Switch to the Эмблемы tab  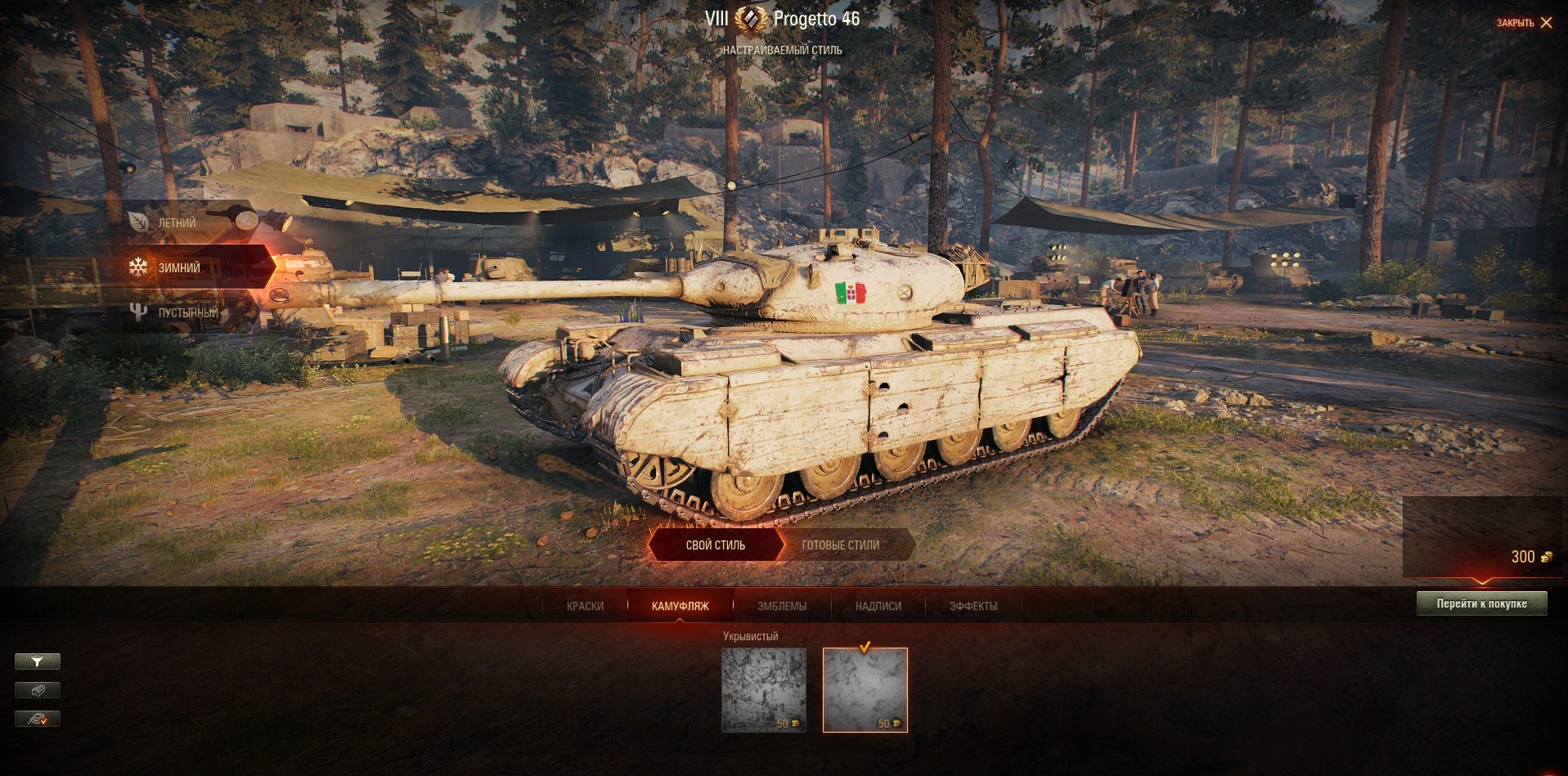782,606
